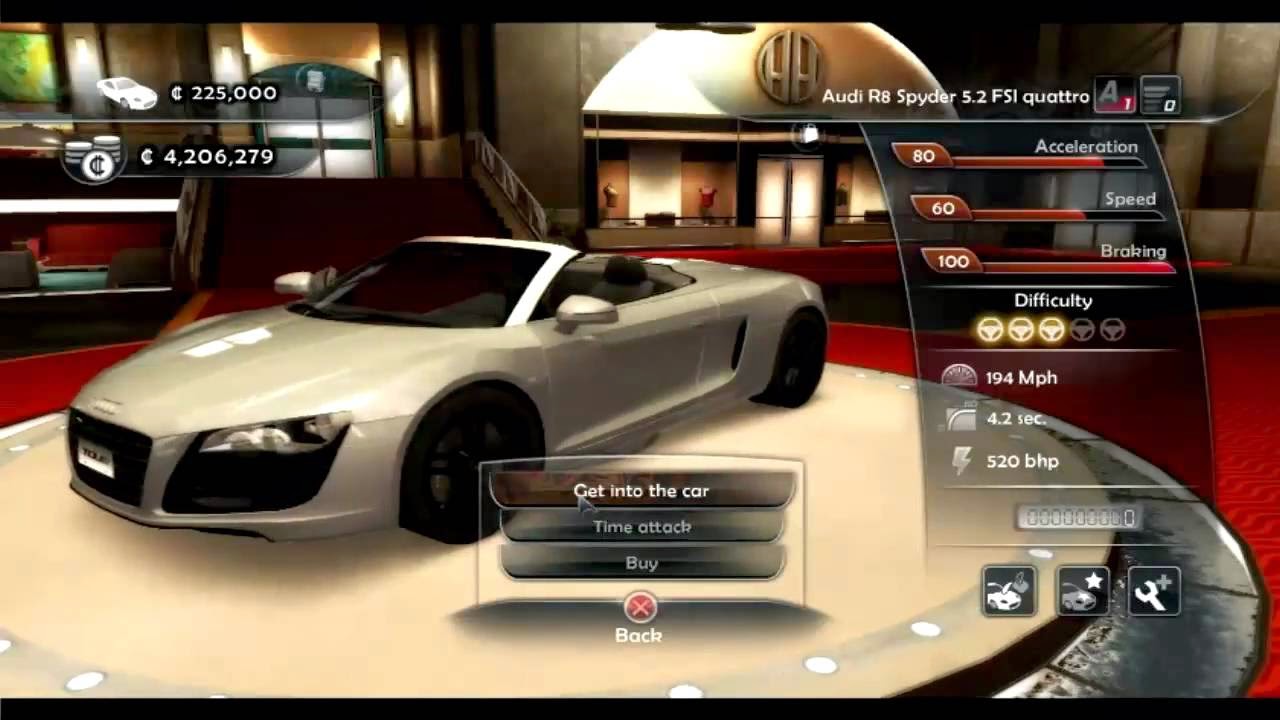Toggle the fifth difficulty steering wheel
The height and width of the screenshot is (720, 1280).
[x=1115, y=330]
